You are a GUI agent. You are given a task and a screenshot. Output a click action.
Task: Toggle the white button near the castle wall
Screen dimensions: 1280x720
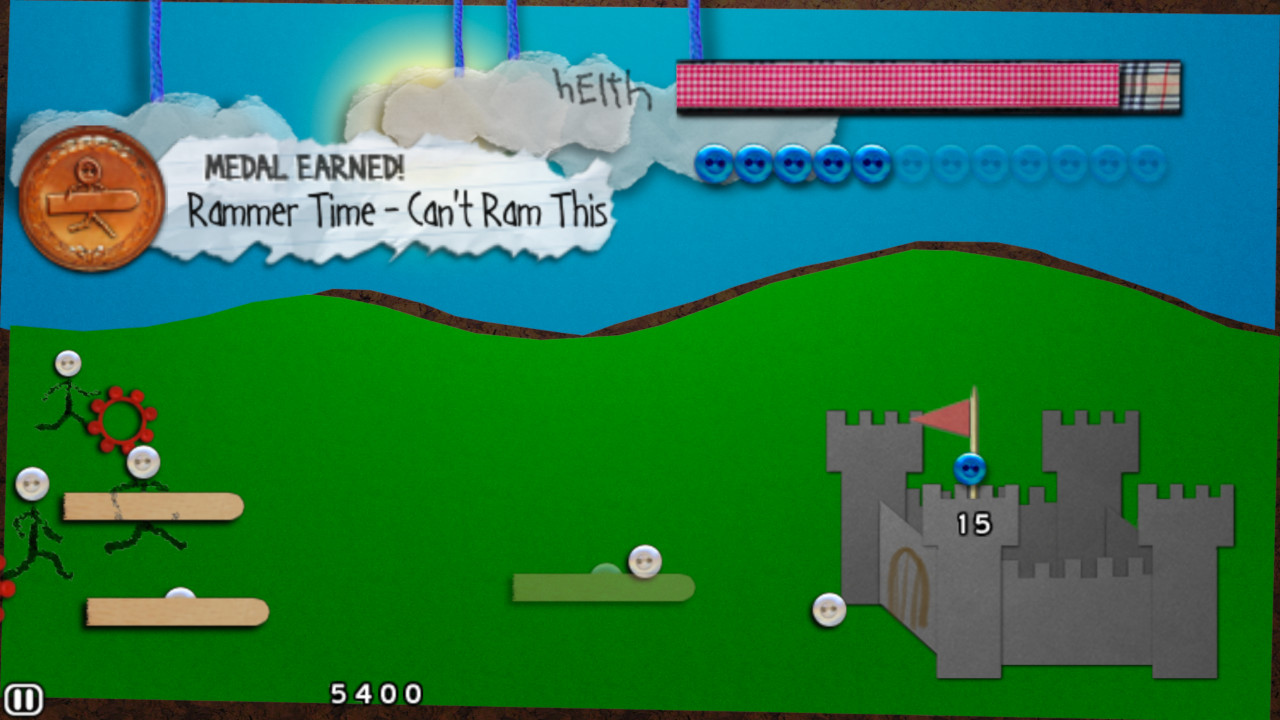coord(828,607)
